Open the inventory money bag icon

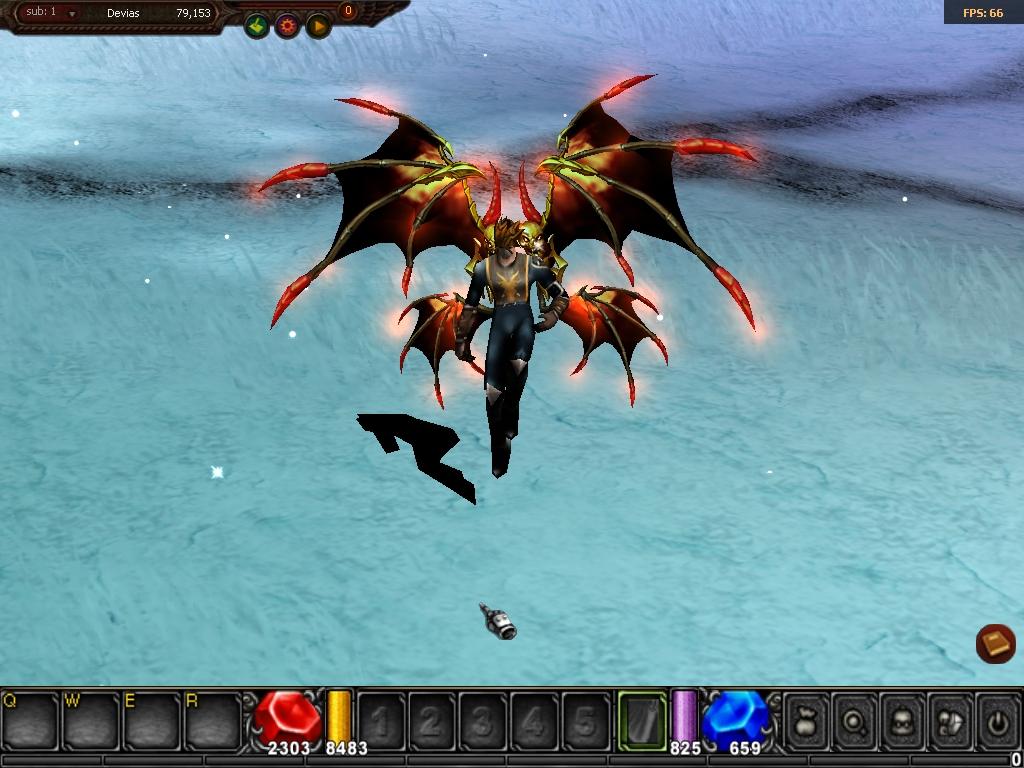pyautogui.click(x=807, y=719)
